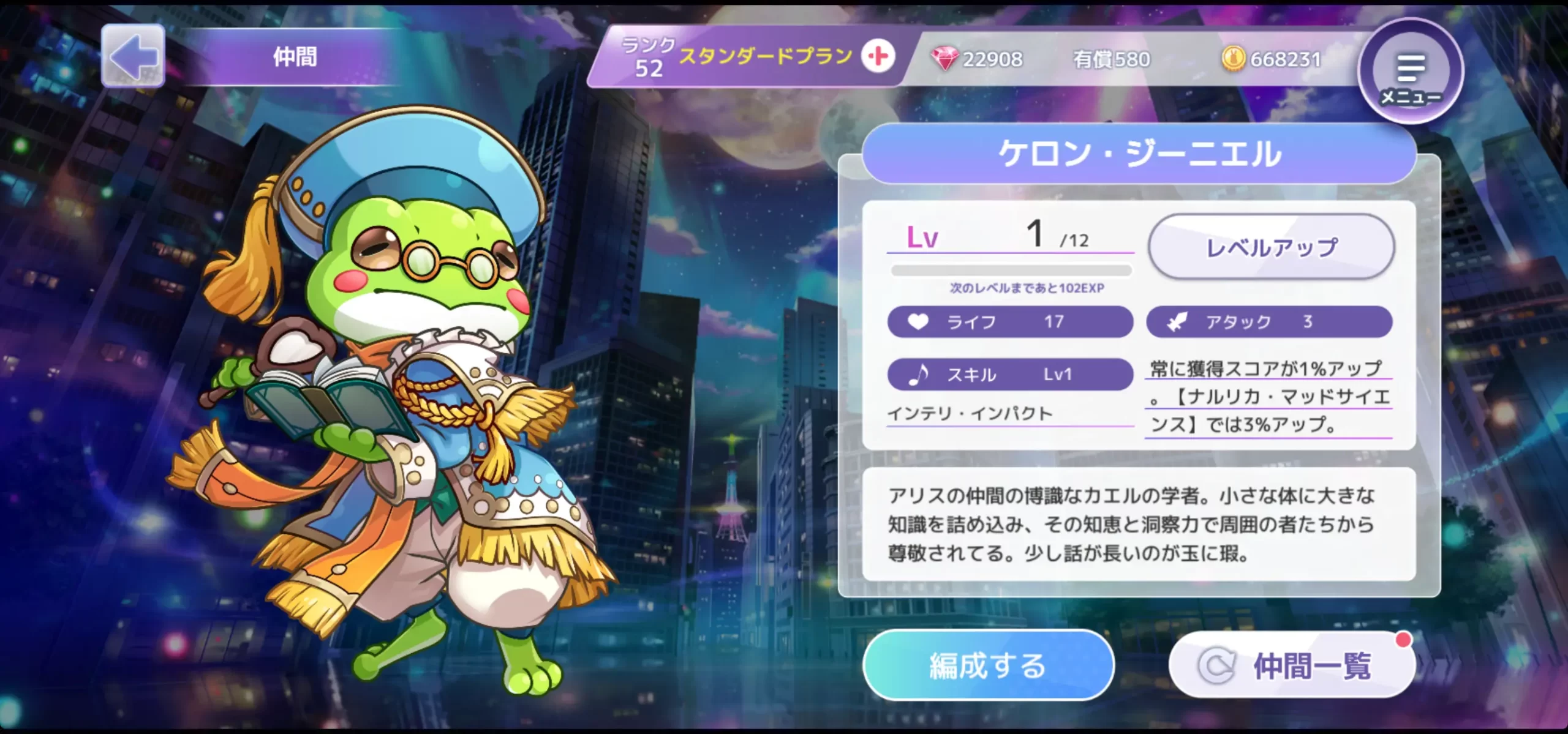Go back with the arrow button
Viewport: 1568px width, 734px height.
[x=133, y=56]
